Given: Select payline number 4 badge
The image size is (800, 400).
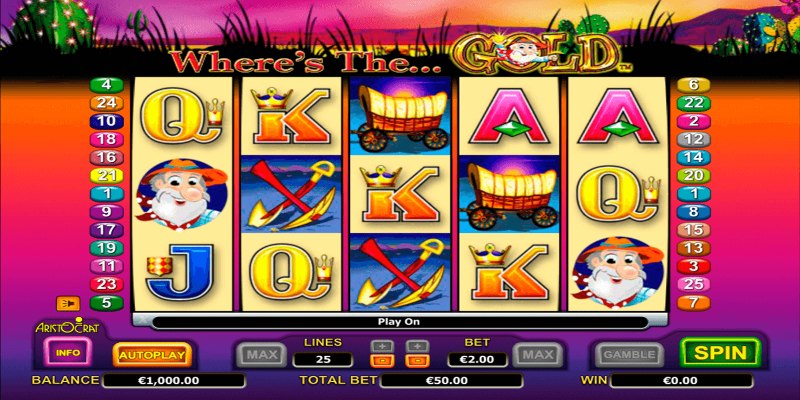Looking at the screenshot, I should pyautogui.click(x=104, y=85).
